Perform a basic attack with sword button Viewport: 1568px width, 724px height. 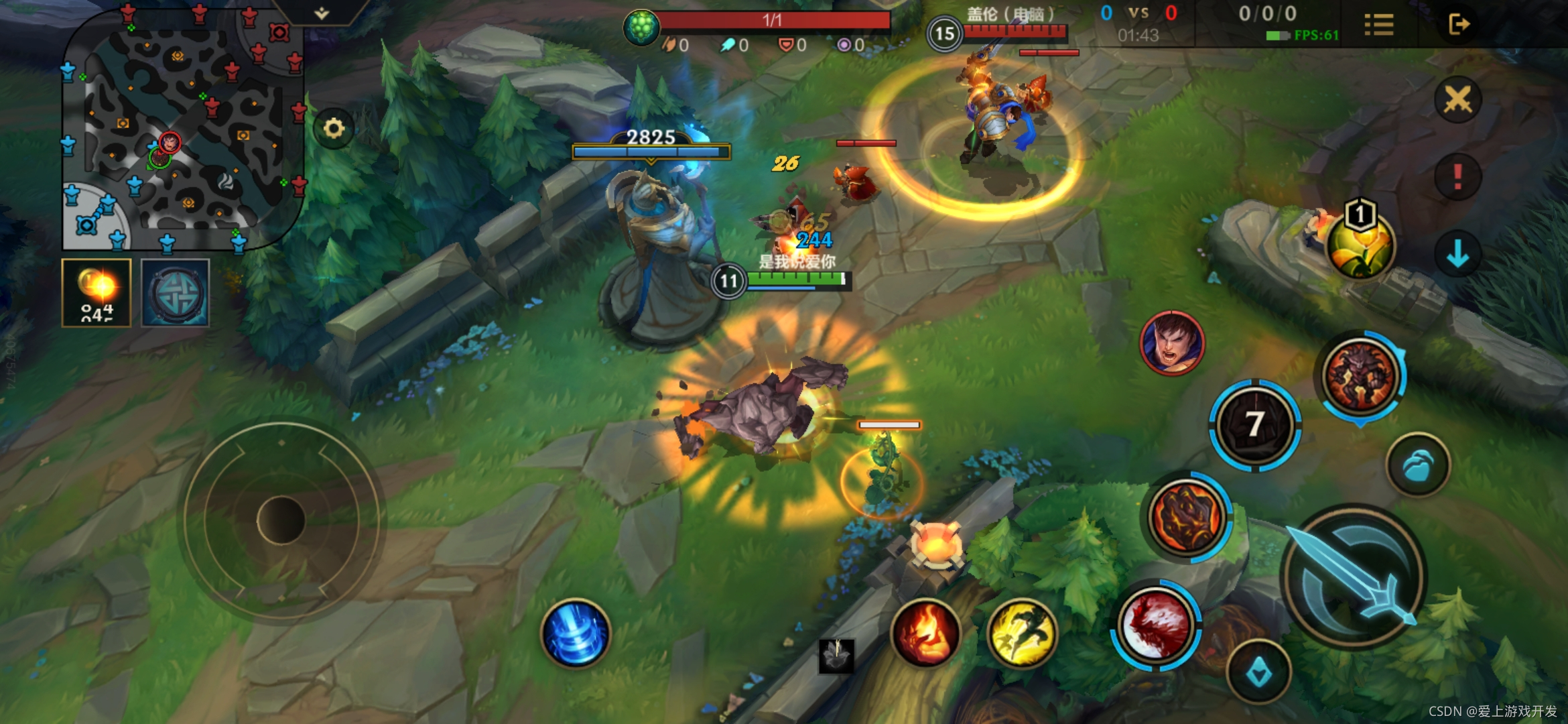(1354, 577)
